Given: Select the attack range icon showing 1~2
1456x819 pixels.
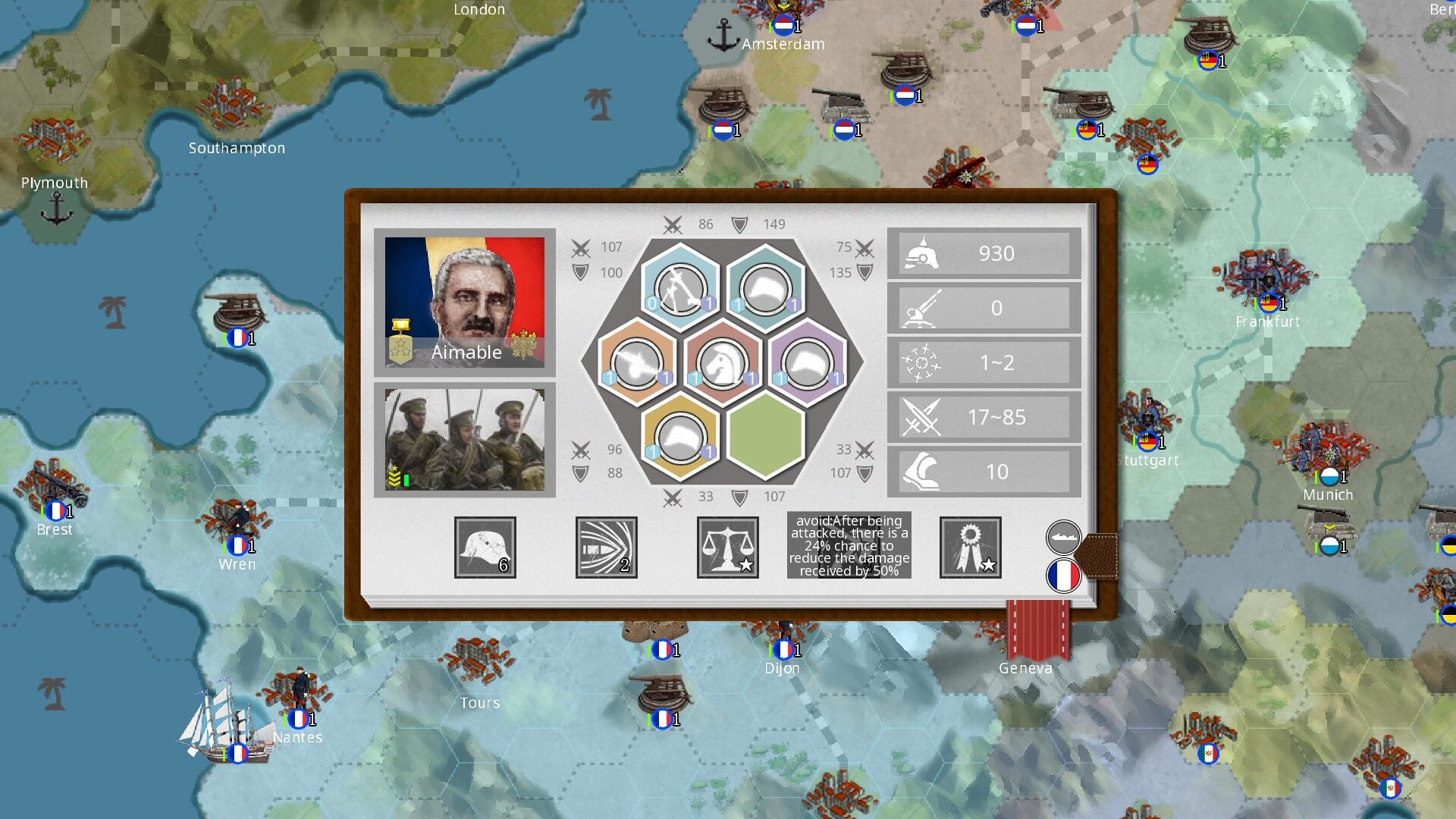Looking at the screenshot, I should coord(983,362).
